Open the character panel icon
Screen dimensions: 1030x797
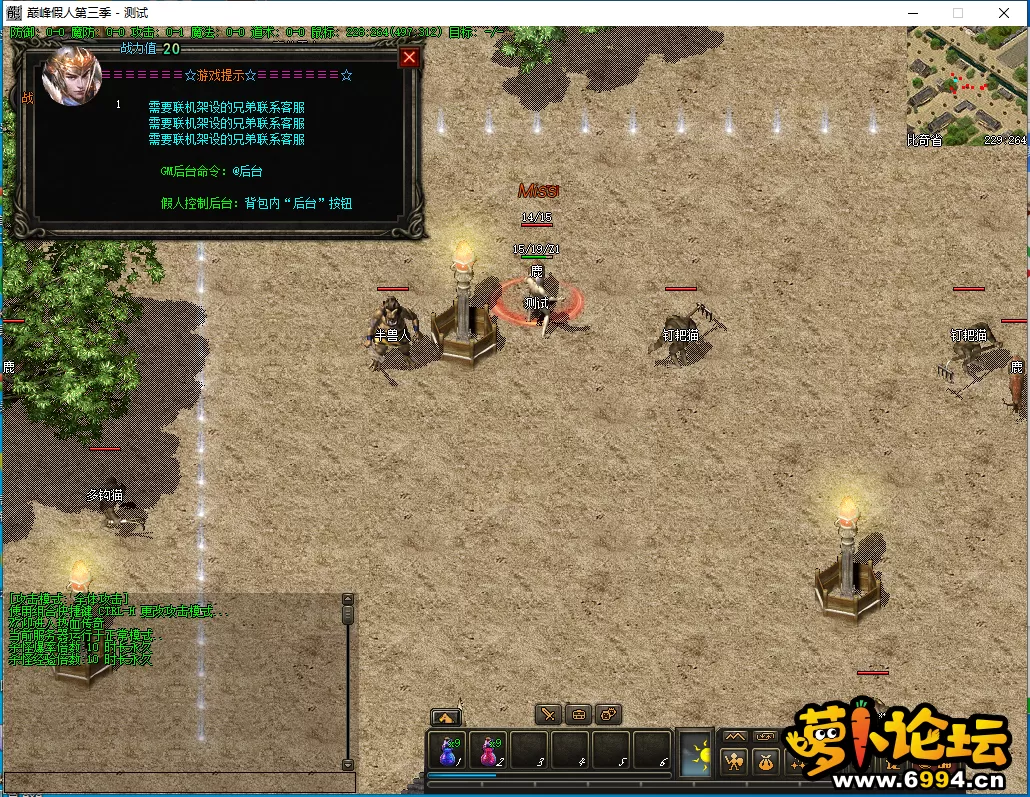pyautogui.click(x=735, y=762)
